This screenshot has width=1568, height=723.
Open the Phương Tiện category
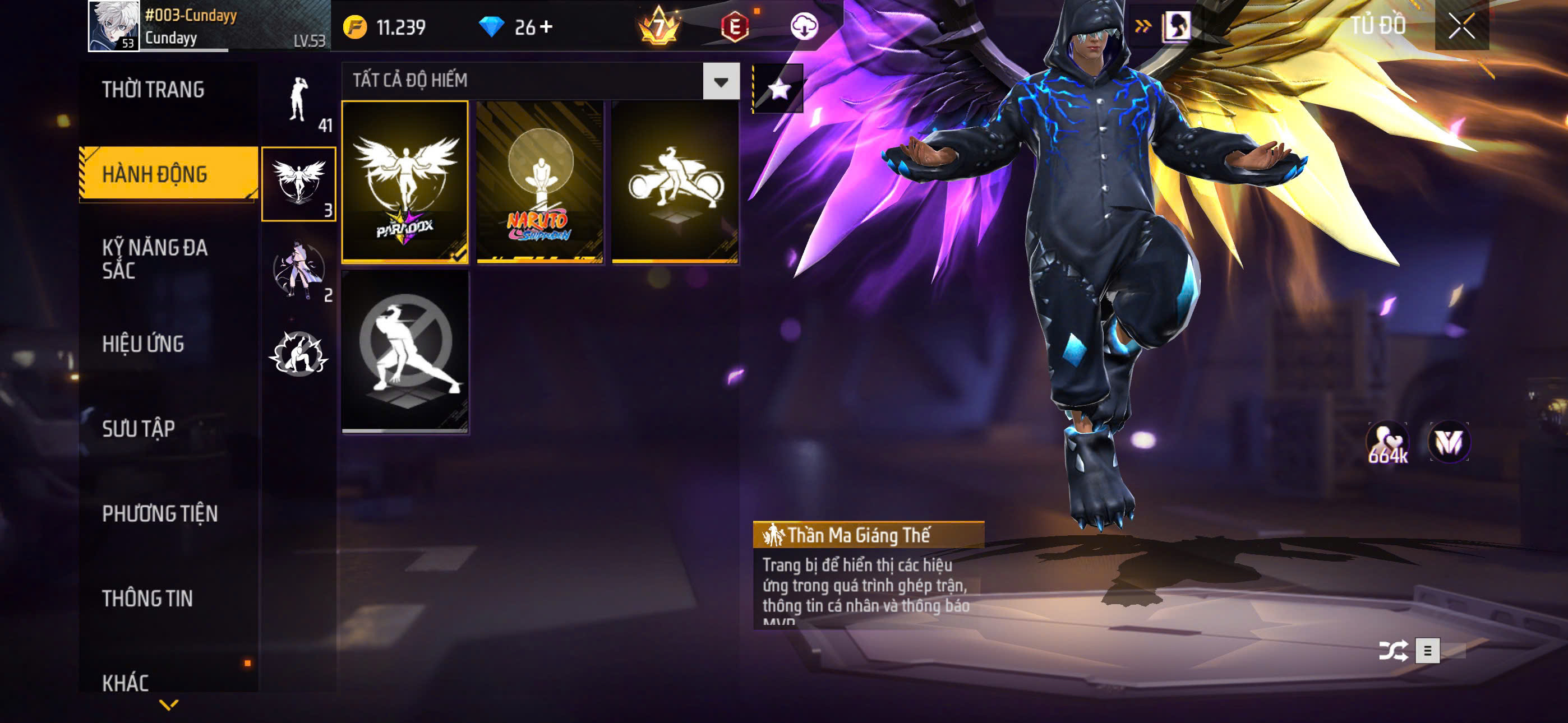159,513
